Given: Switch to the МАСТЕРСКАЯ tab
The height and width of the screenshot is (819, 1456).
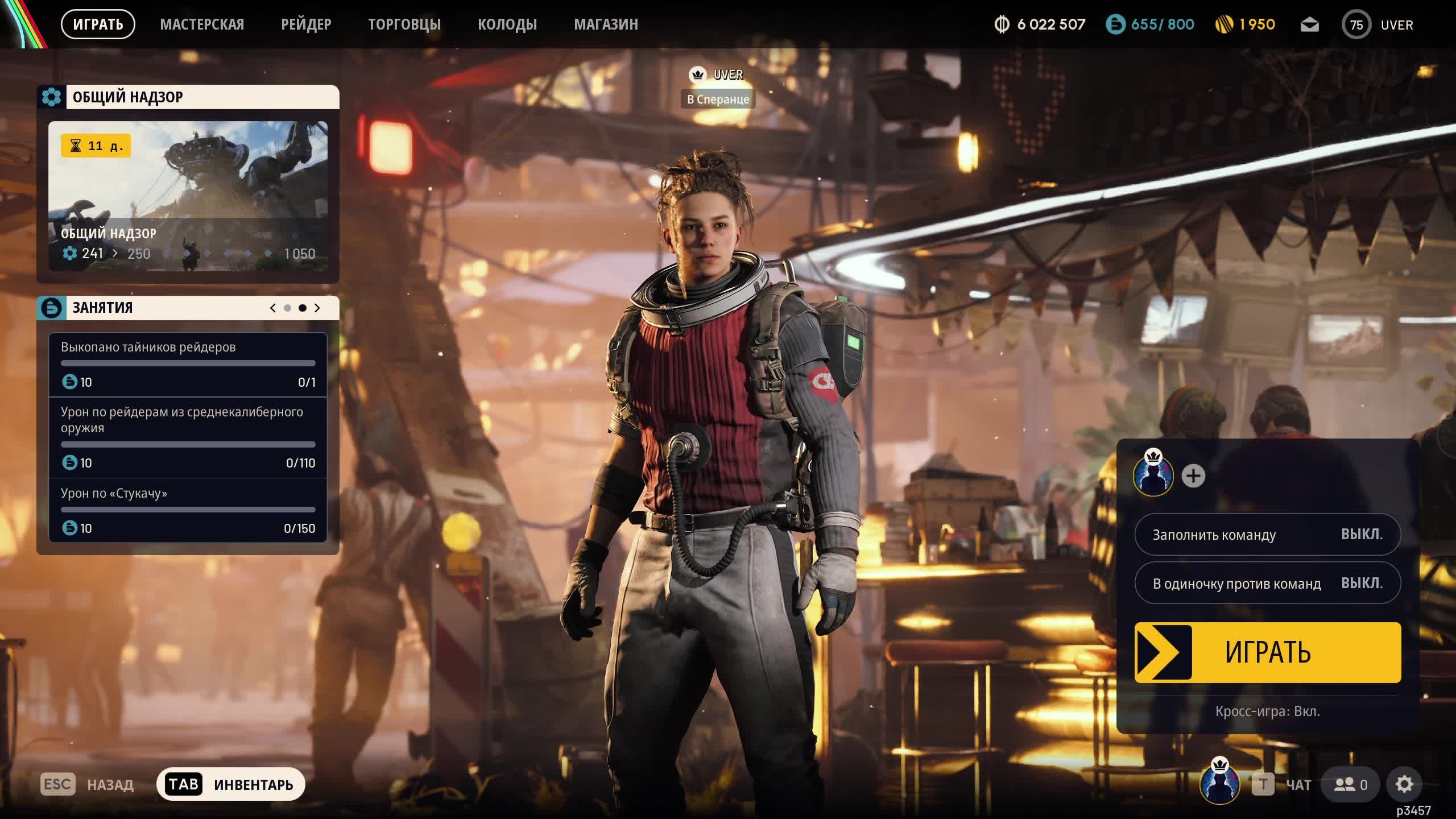Looking at the screenshot, I should point(202,24).
